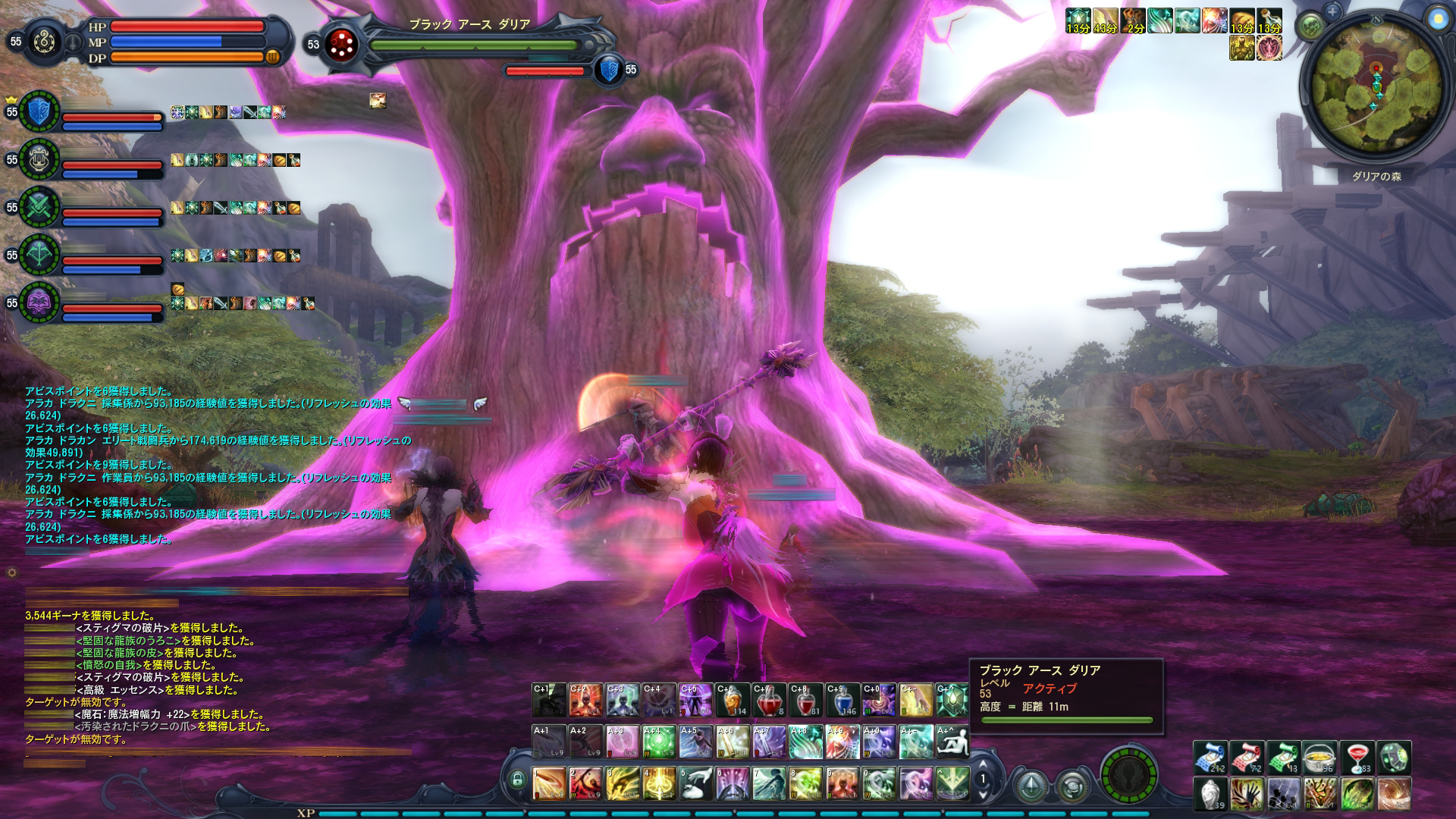Screen dimensions: 1456x819
Task: Drink the orange swirl potion with 114 left
Action: click(733, 700)
